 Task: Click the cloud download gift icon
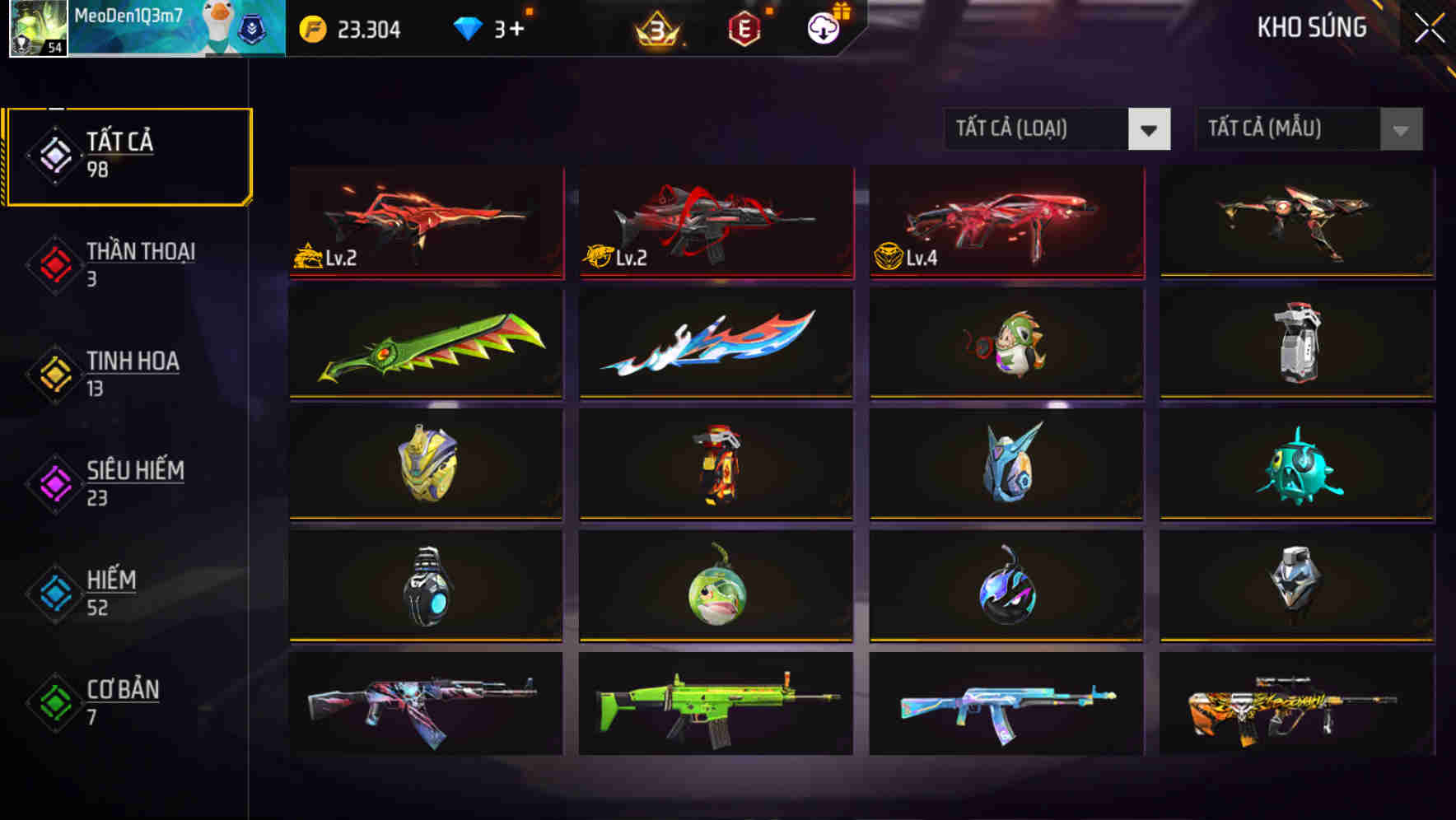(x=821, y=27)
